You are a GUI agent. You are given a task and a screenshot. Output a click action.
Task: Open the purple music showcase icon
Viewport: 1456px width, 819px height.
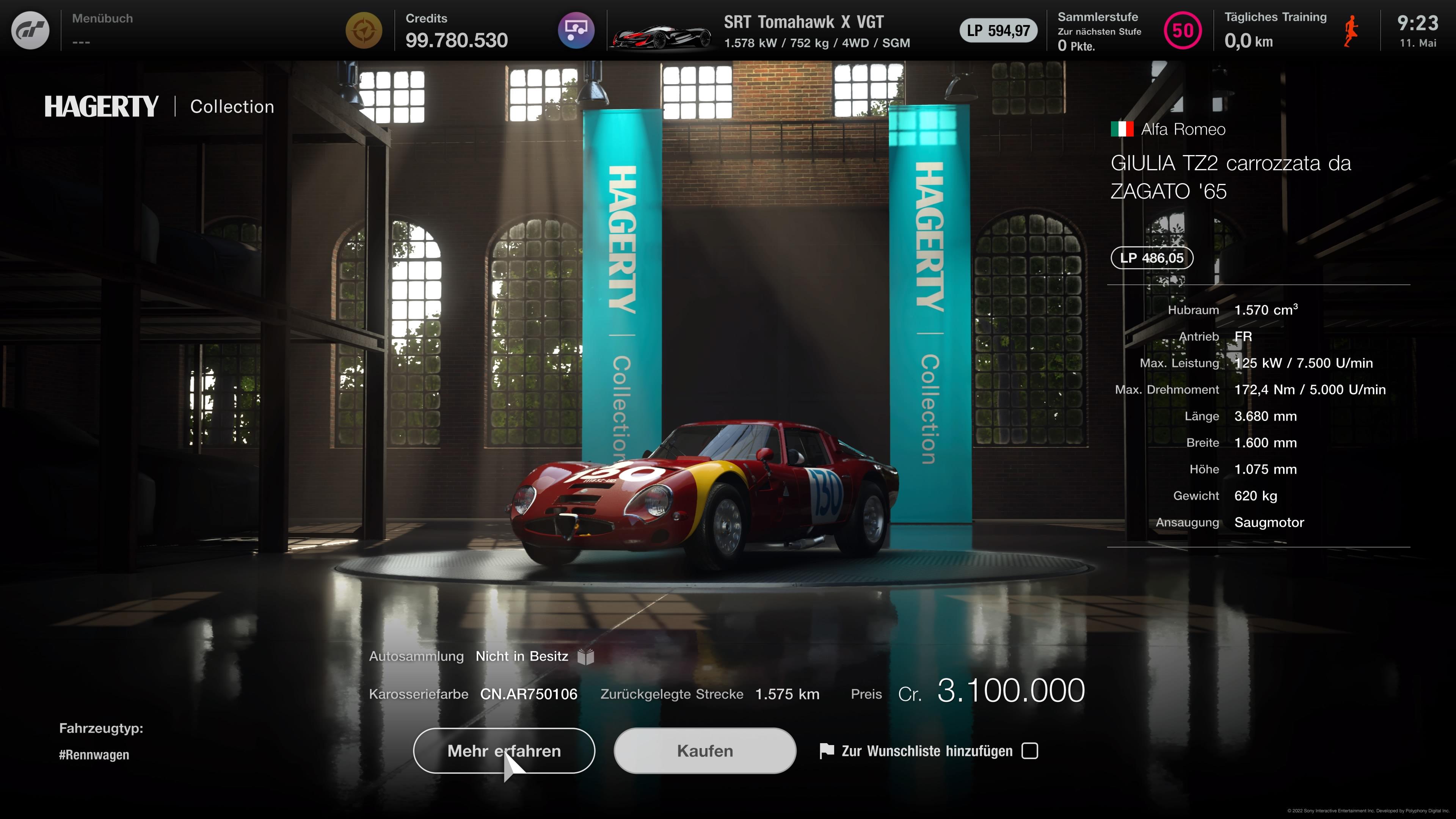point(576,30)
